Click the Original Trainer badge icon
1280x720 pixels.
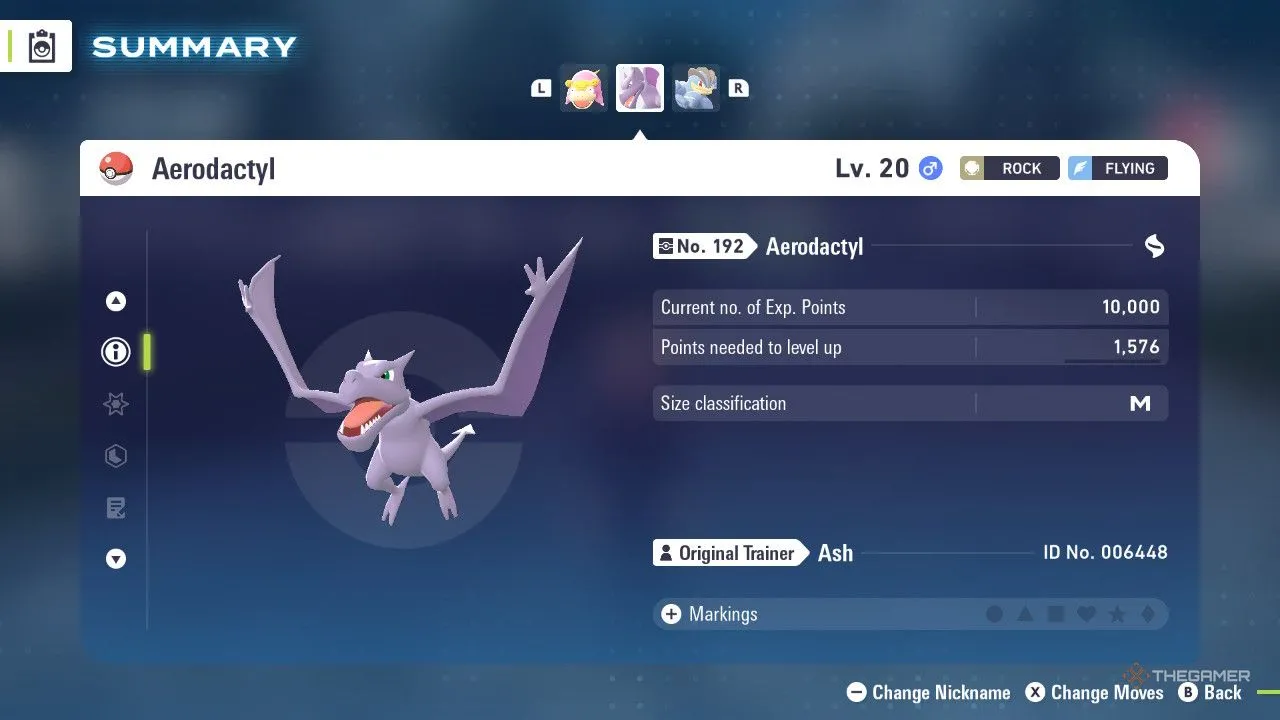(x=667, y=552)
